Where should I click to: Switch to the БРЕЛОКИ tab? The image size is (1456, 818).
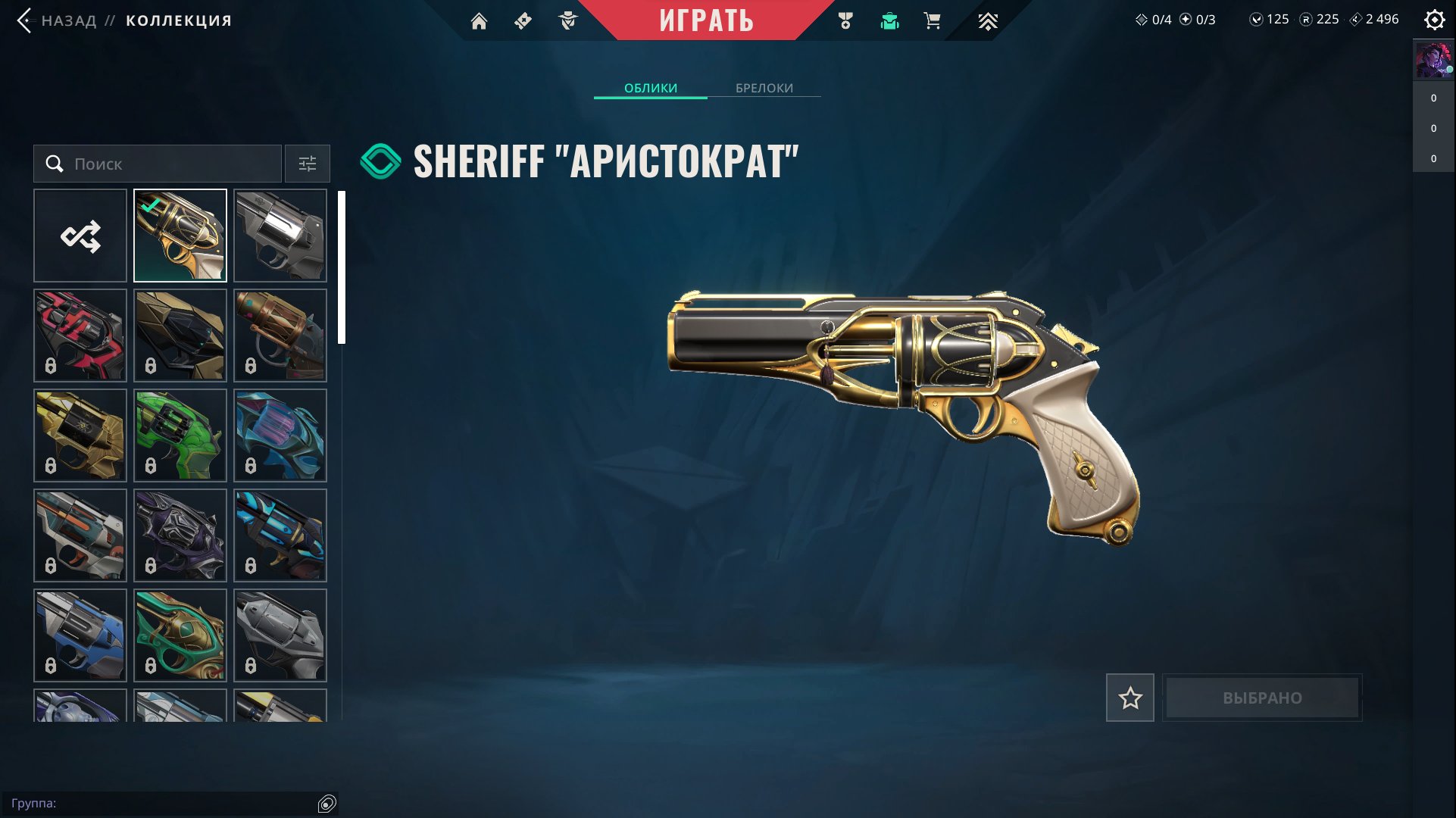pyautogui.click(x=764, y=88)
